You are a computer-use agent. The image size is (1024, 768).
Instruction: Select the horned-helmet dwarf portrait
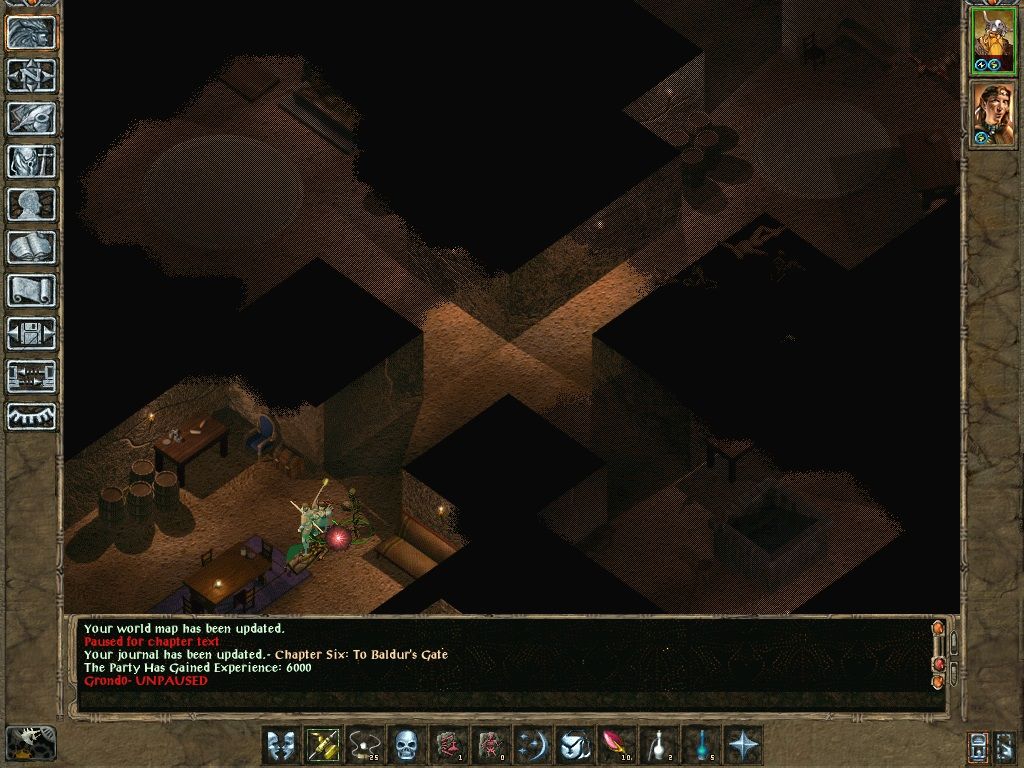993,42
